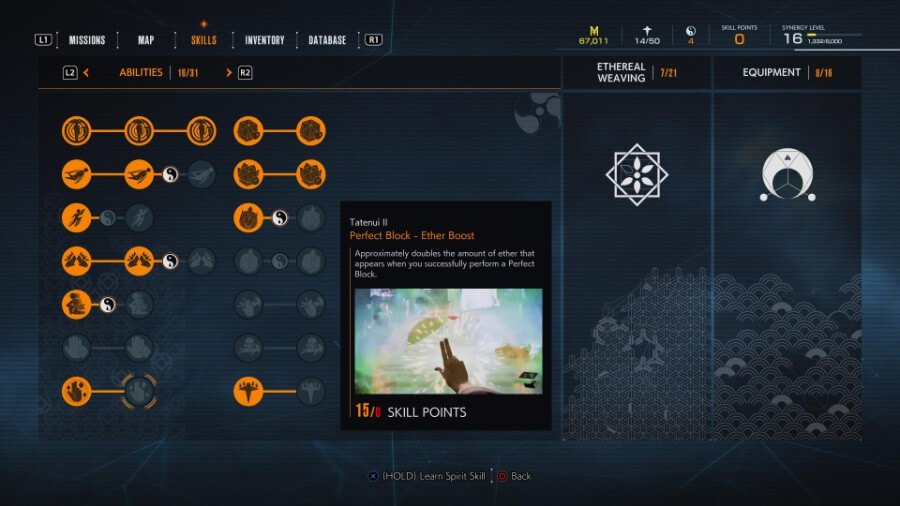900x506 pixels.
Task: Click the Back label at bottom
Action: (521, 476)
